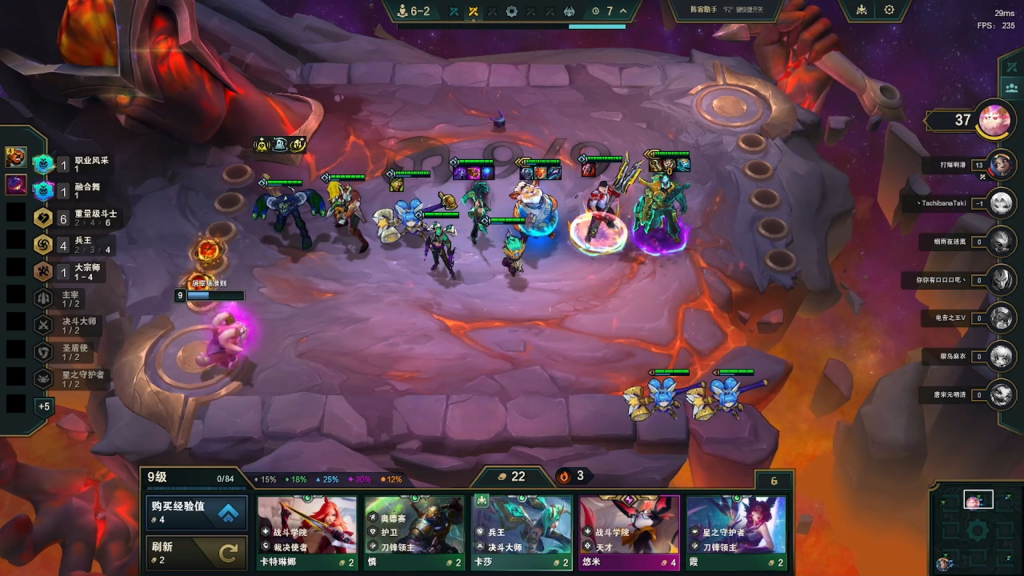This screenshot has width=1024, height=576.
Task: View the 决斗大师 trait entry
Action: click(78, 325)
